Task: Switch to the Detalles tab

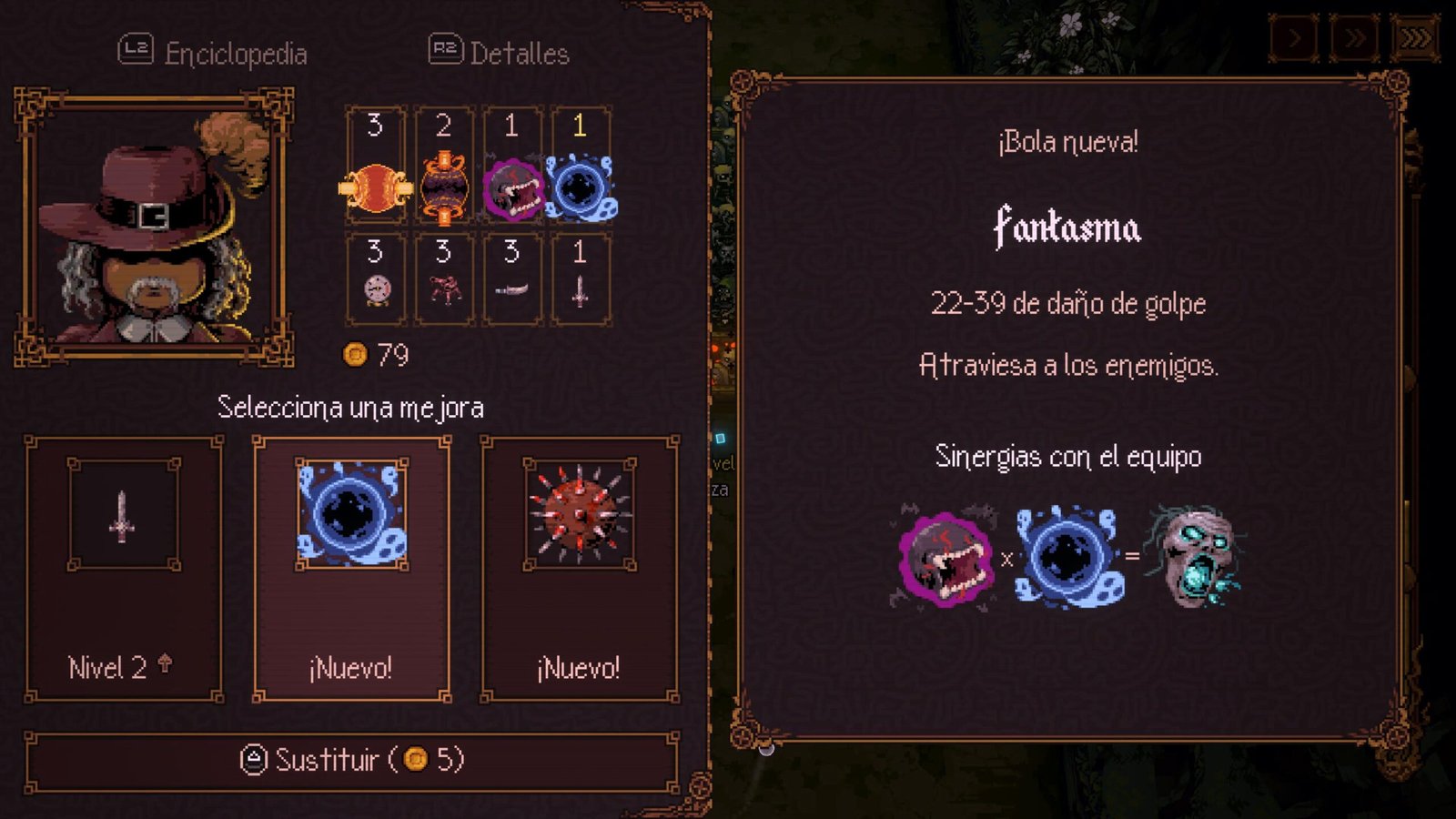Action: (500, 53)
